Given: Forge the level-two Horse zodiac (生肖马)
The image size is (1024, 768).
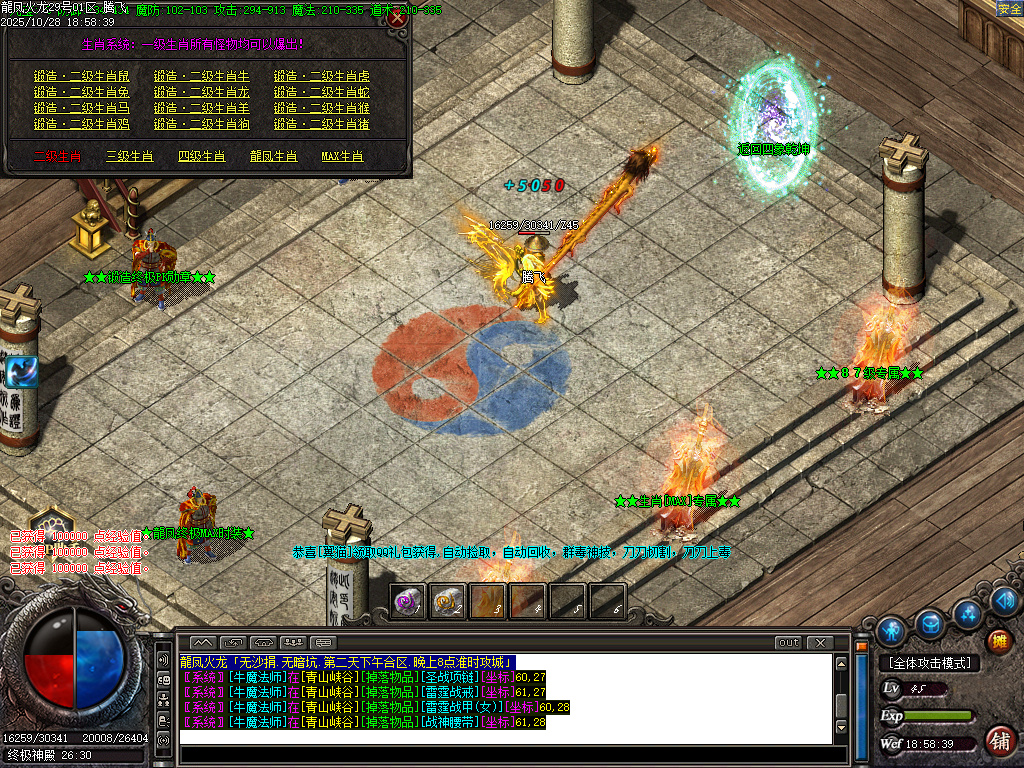Looking at the screenshot, I should tap(82, 108).
